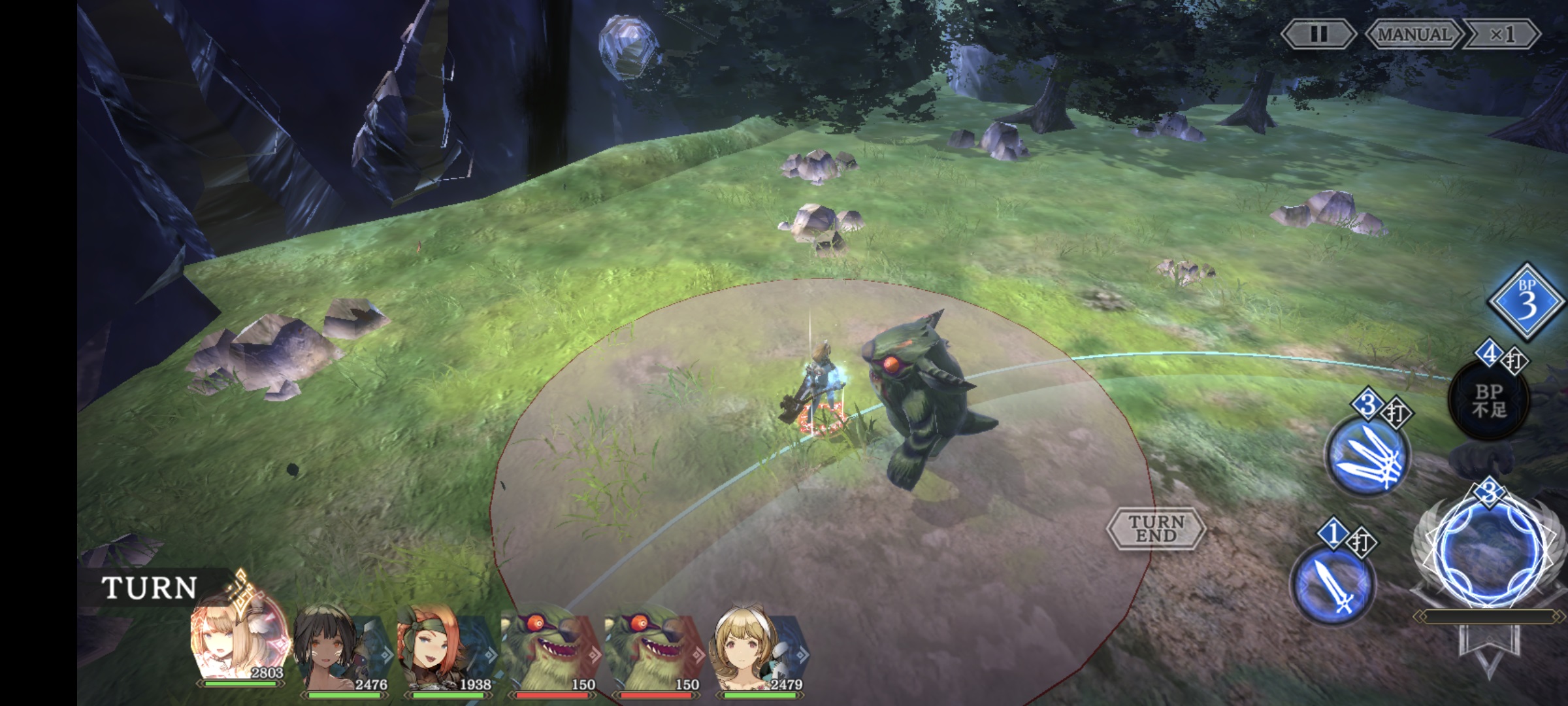
Task: Select the dark skill marked BP不足
Action: 1490,400
